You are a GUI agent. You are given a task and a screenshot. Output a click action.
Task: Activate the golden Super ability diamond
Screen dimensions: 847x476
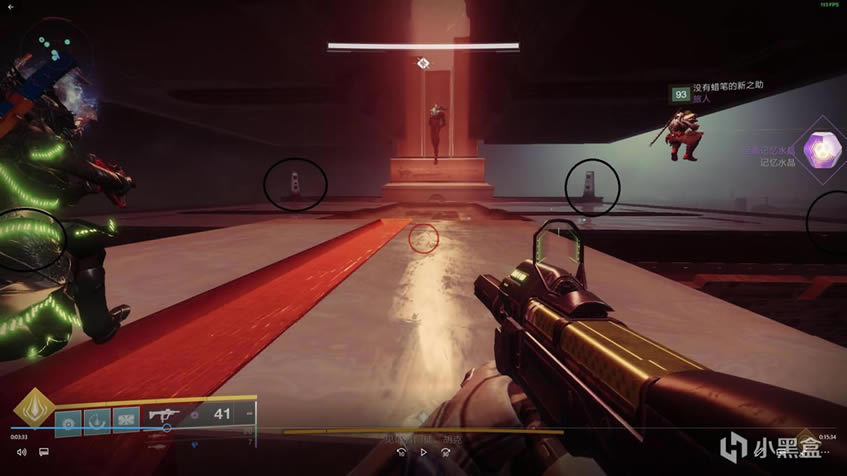click(33, 410)
